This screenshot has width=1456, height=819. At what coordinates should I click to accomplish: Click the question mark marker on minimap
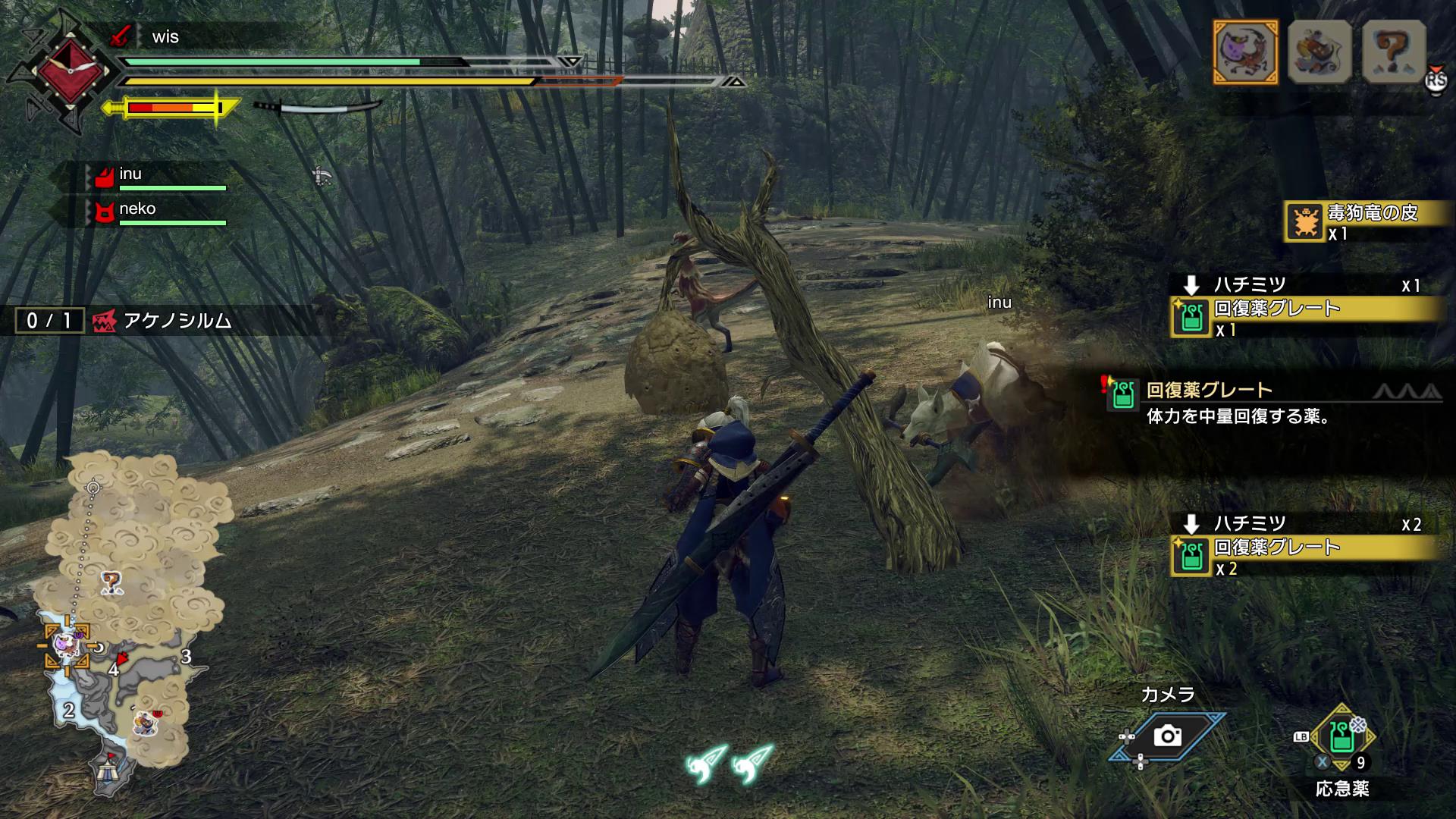pos(111,582)
